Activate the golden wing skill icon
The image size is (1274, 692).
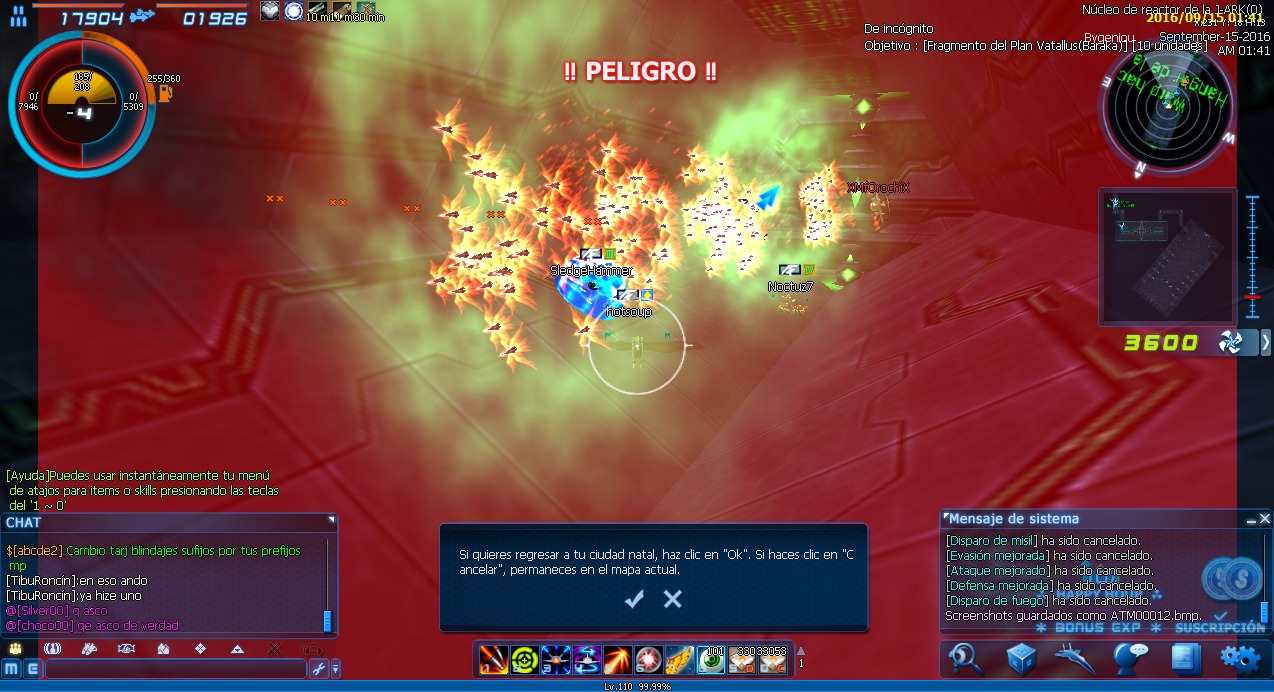pyautogui.click(x=680, y=660)
